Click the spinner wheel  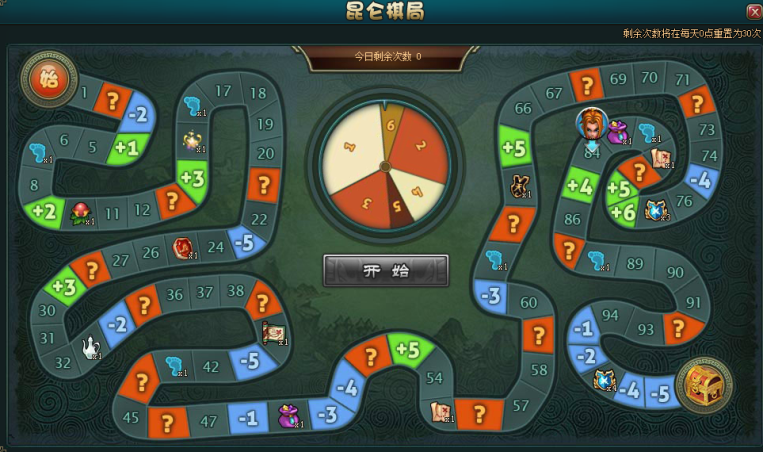pyautogui.click(x=385, y=162)
